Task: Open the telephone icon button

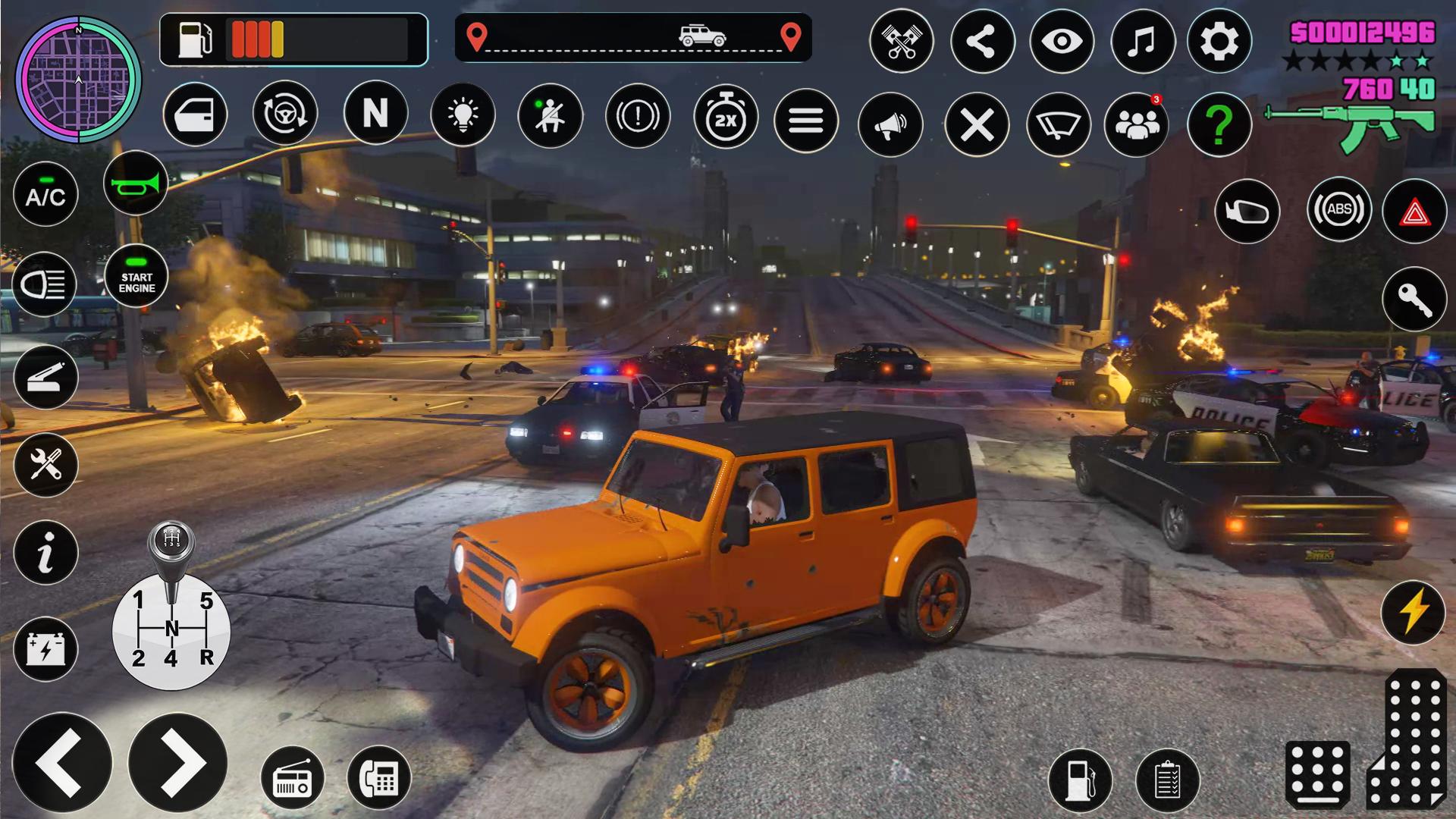Action: pyautogui.click(x=378, y=778)
